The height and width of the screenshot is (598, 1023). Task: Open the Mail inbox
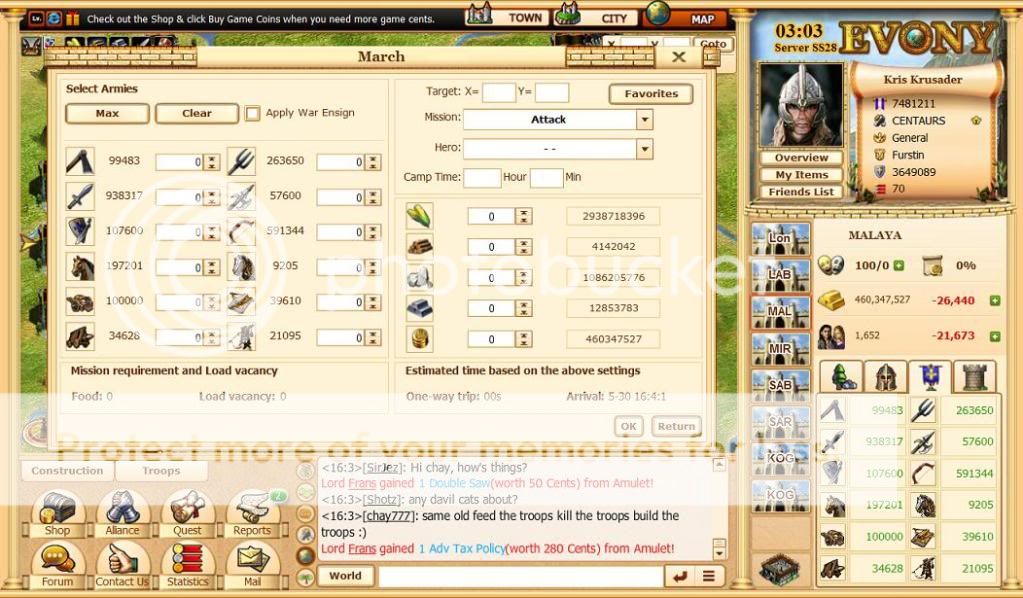click(252, 566)
